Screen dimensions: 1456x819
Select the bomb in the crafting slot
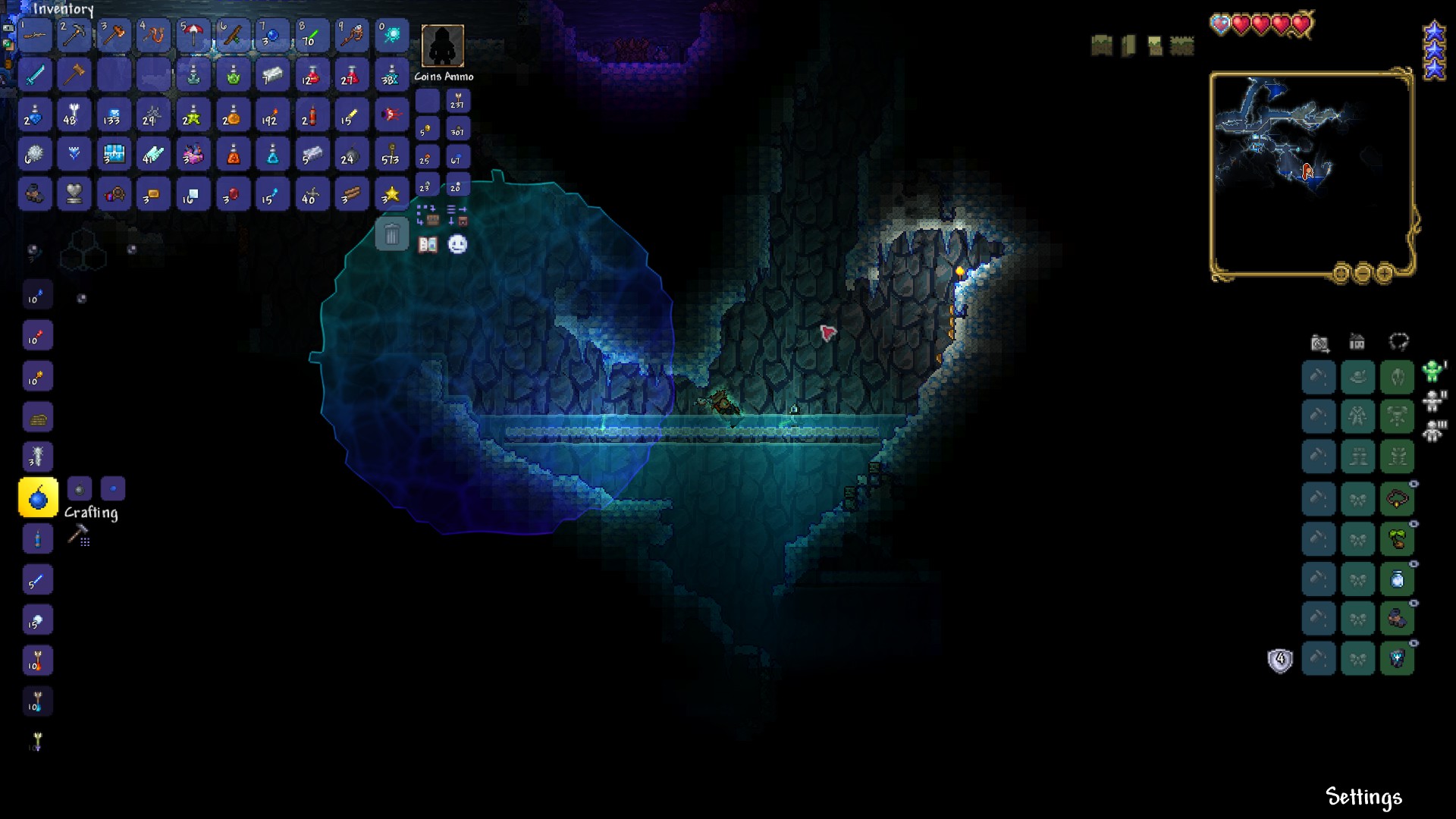click(37, 497)
